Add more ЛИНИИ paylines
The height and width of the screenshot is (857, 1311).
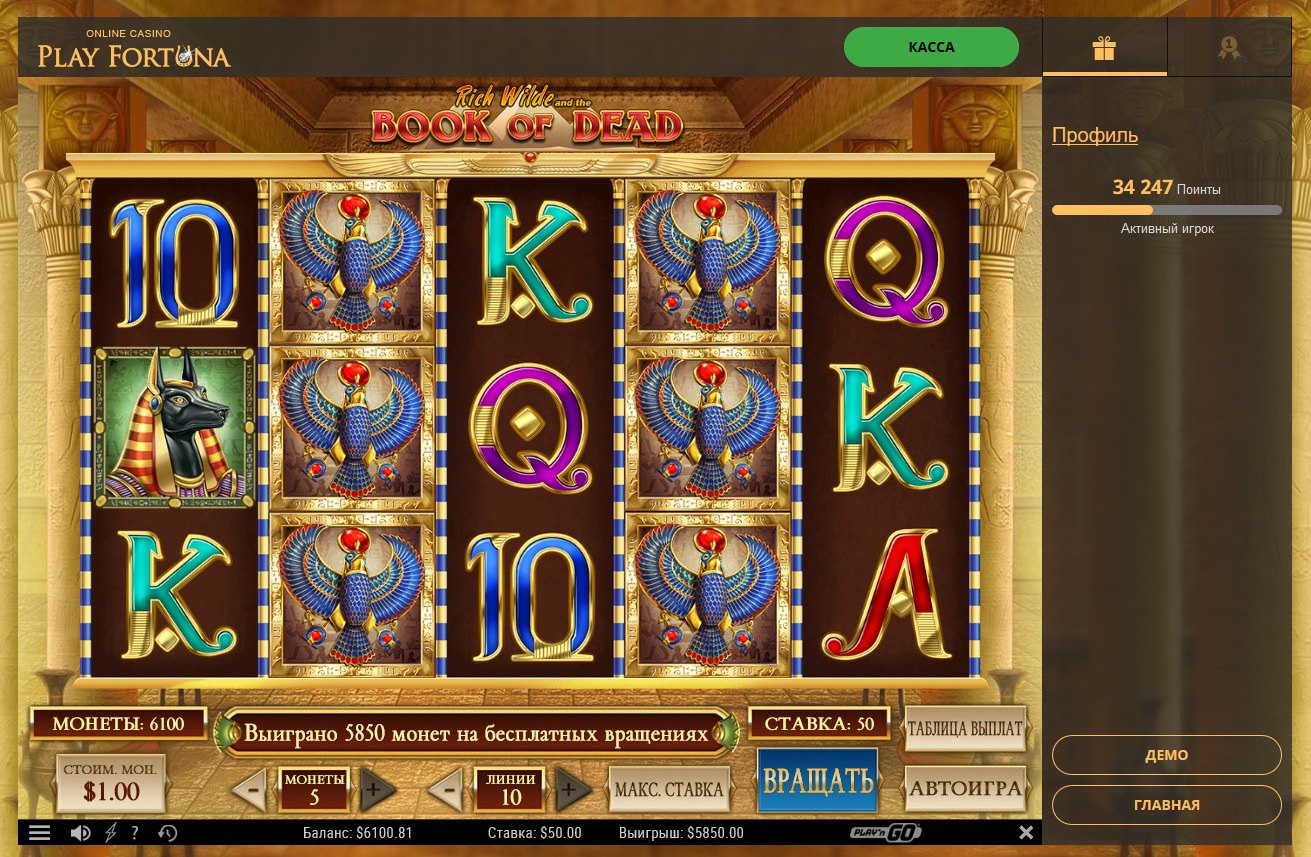click(x=571, y=790)
